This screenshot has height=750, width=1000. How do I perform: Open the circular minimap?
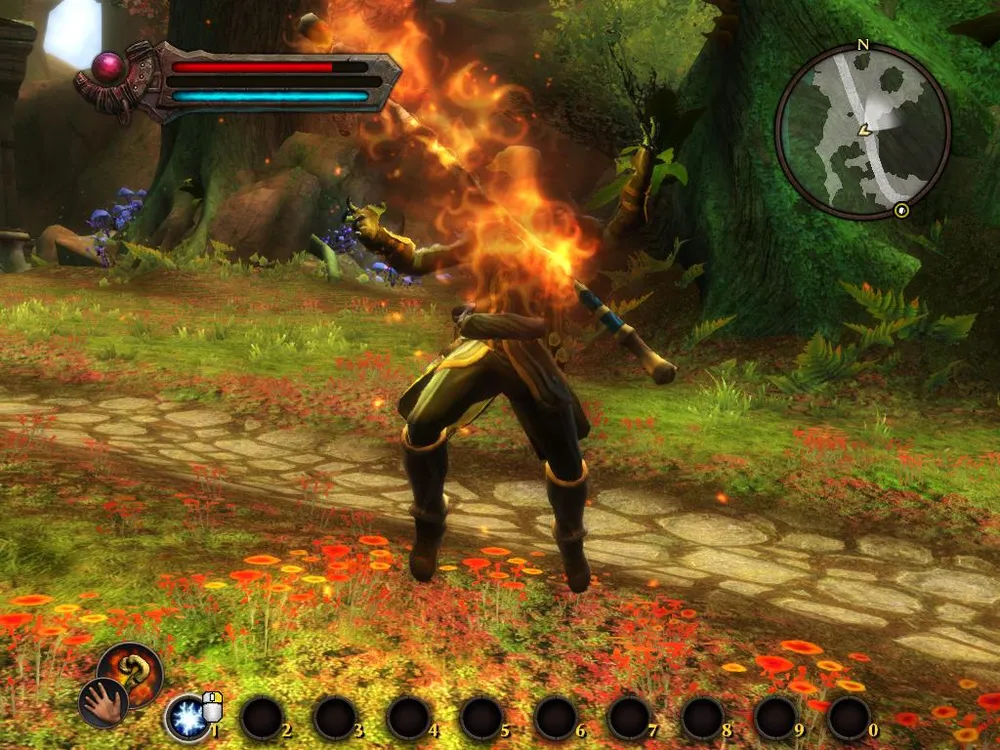point(862,131)
